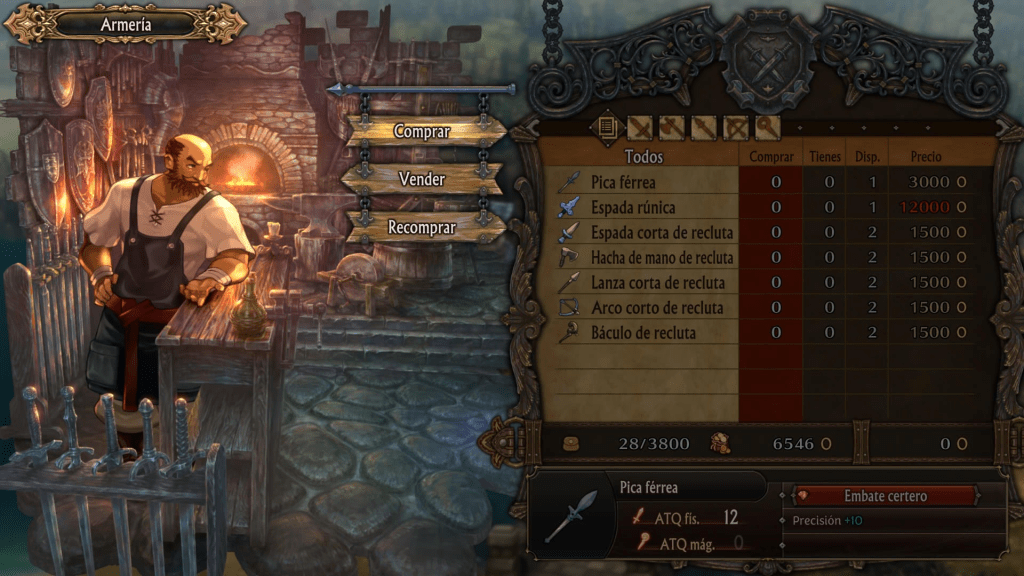Show all items with the list tab
The height and width of the screenshot is (576, 1024).
coord(607,127)
